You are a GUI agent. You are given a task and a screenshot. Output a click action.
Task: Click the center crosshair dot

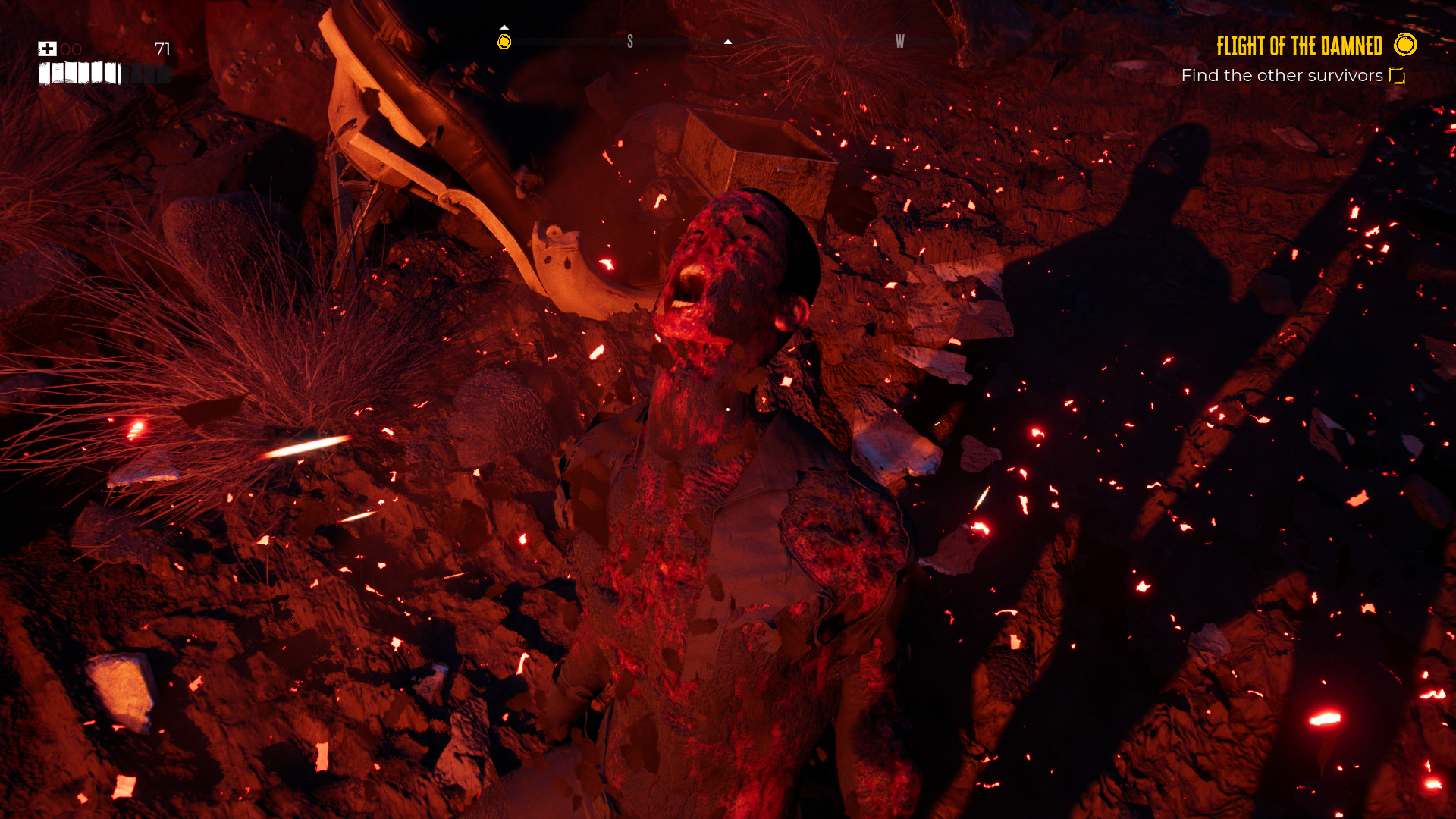[726, 408]
